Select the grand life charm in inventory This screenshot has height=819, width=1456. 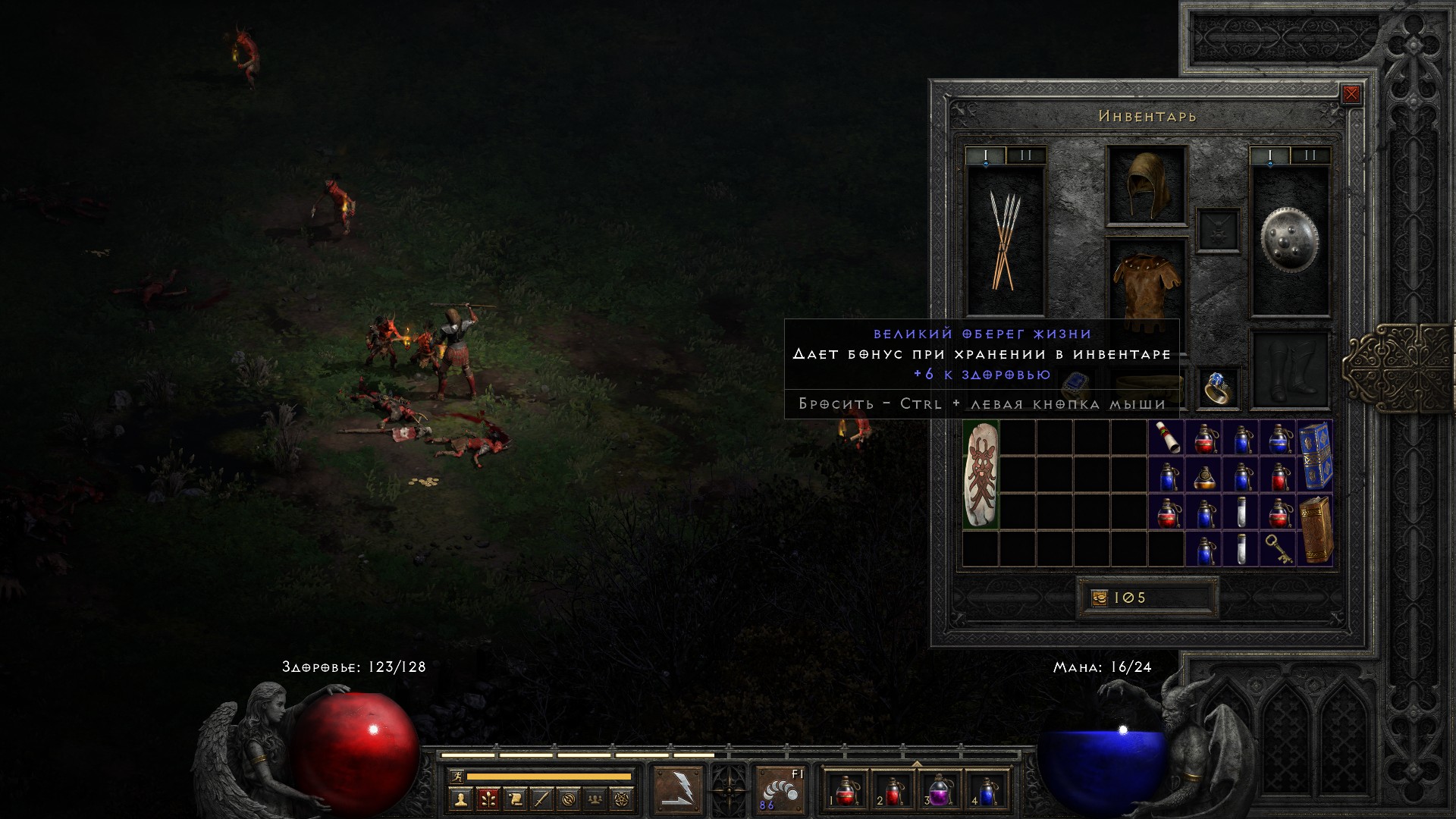[981, 475]
